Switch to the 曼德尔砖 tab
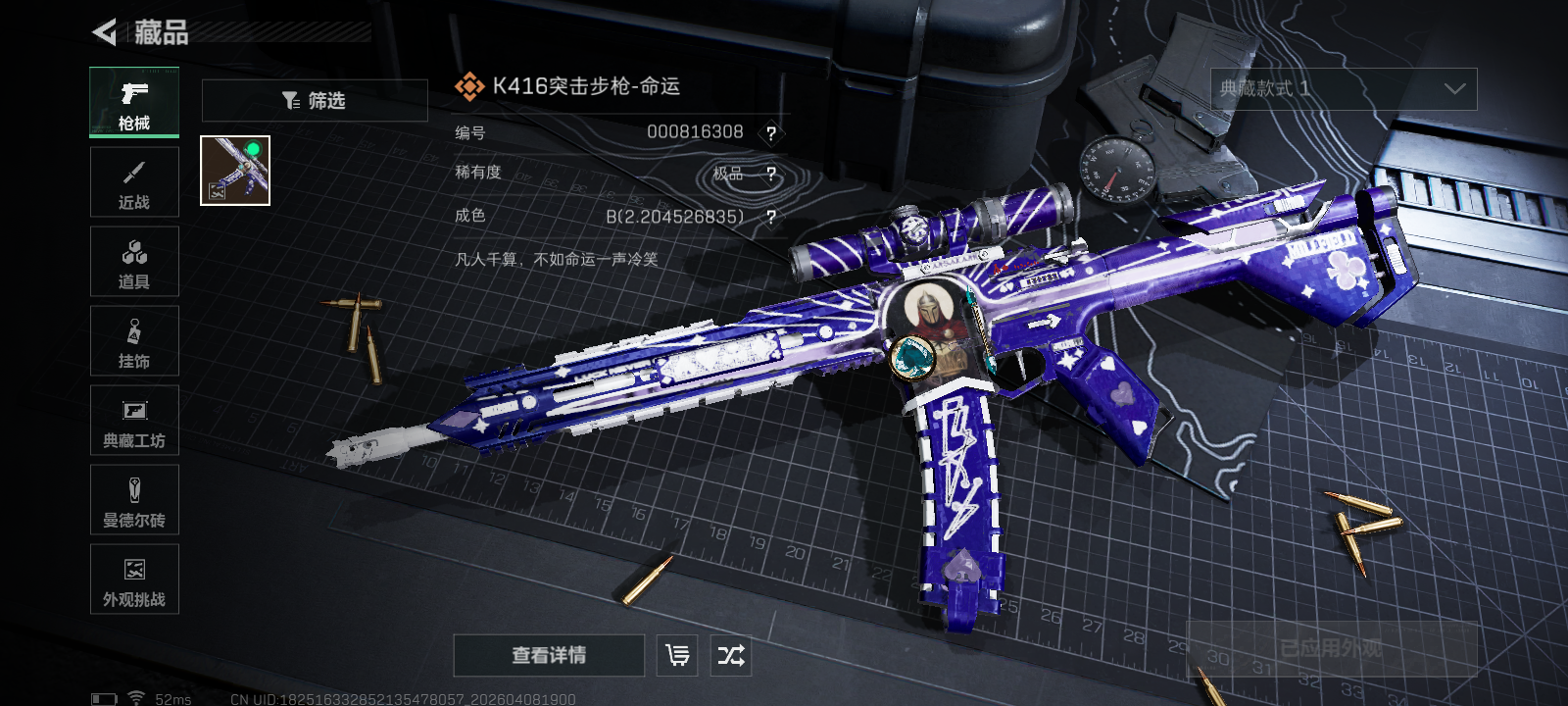 pos(134,500)
